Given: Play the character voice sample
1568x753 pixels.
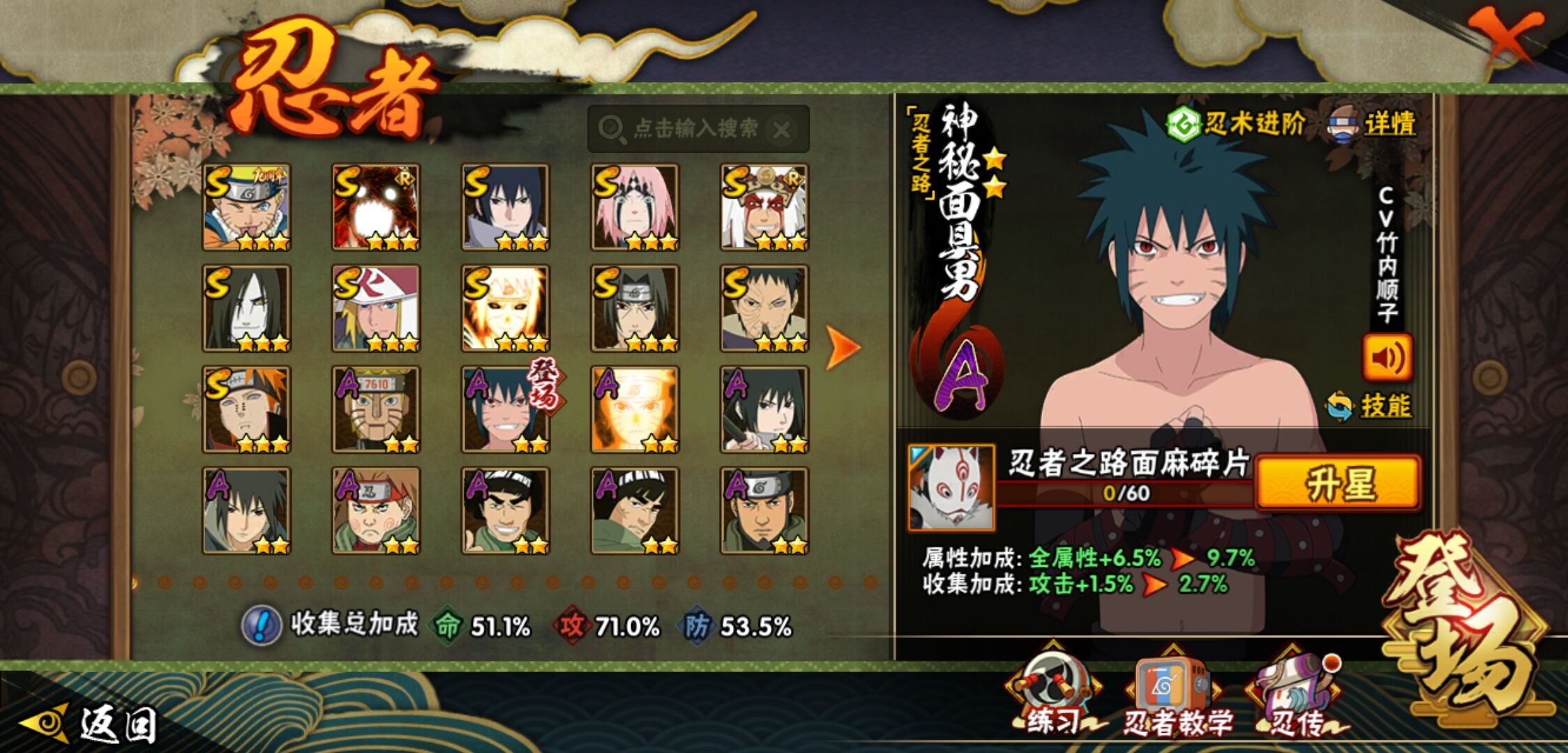Looking at the screenshot, I should [1387, 358].
